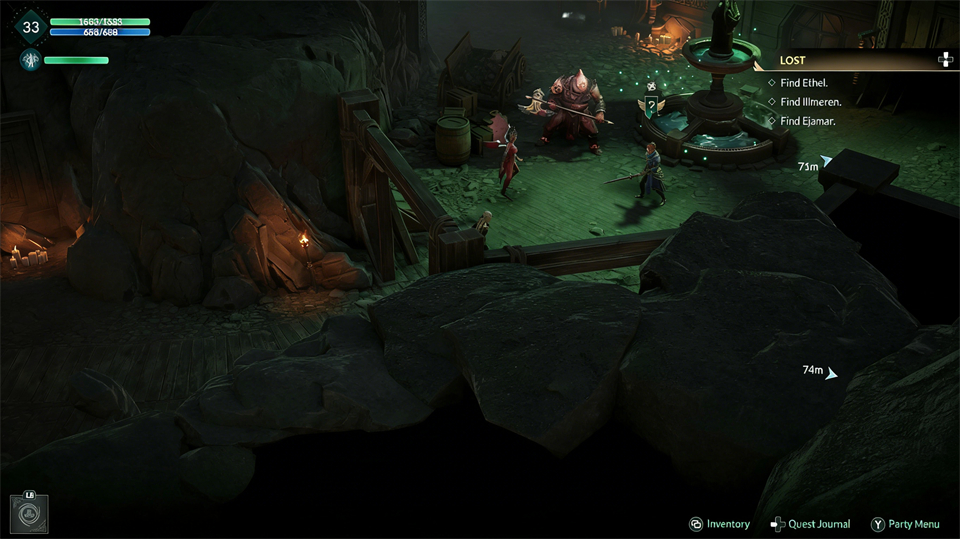Click the 71m objective waypoint marker
Viewport: 960px width, 539px height.
point(826,161)
